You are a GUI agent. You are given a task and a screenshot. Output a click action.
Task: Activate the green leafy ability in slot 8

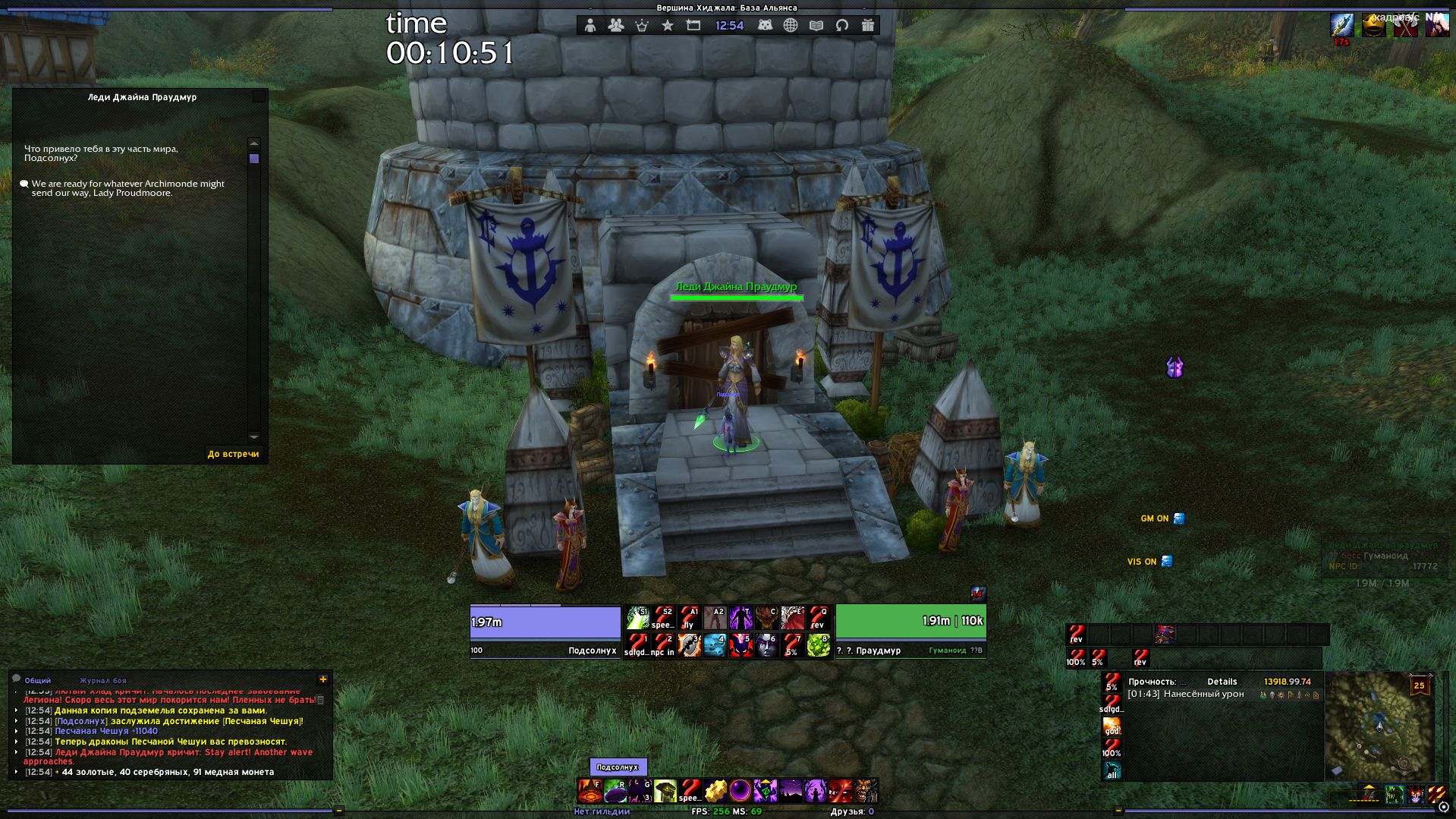point(818,645)
